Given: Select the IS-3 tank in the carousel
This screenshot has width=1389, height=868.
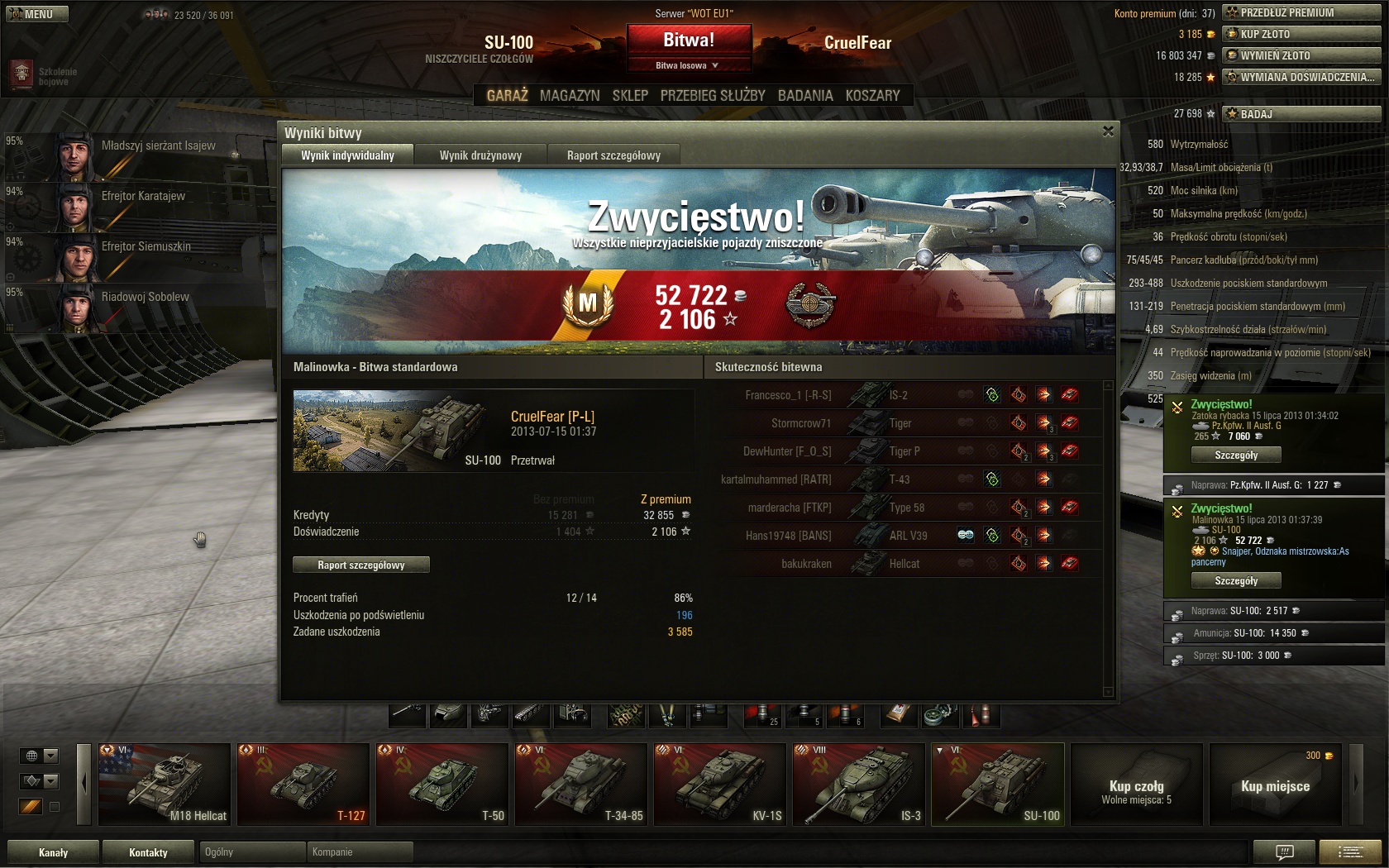Looking at the screenshot, I should tap(859, 784).
